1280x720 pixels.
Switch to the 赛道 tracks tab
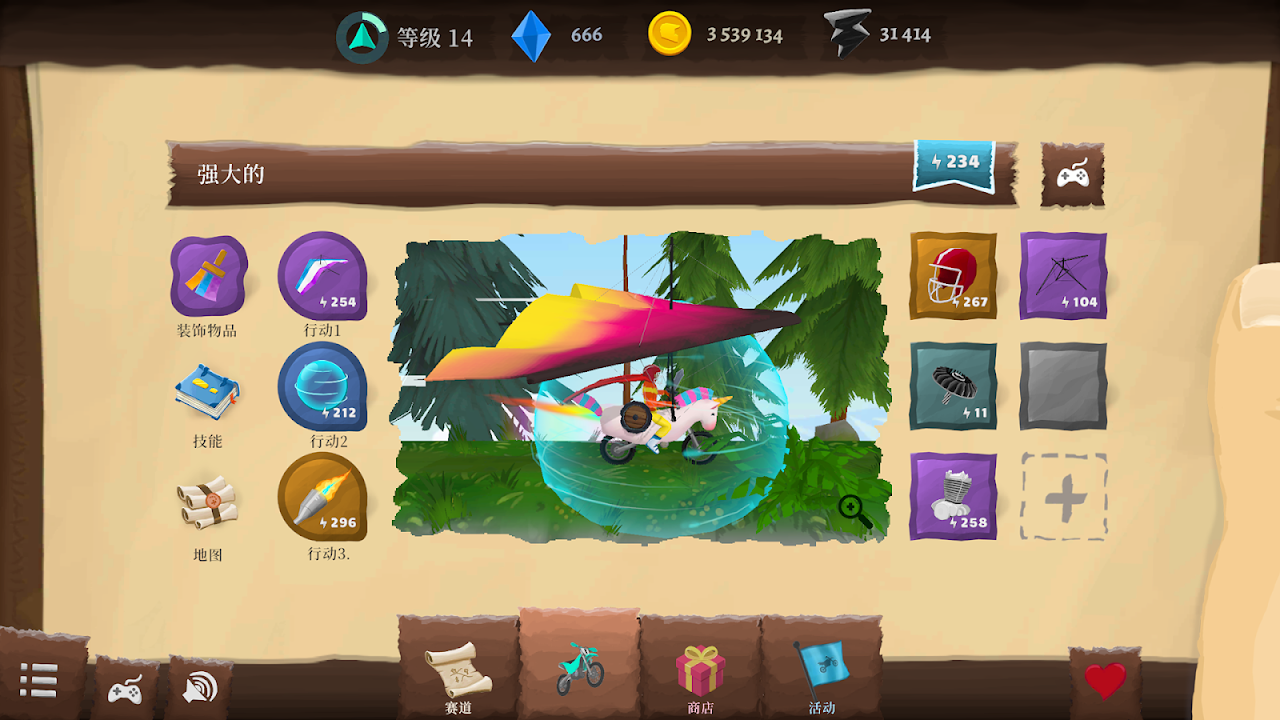(x=458, y=672)
